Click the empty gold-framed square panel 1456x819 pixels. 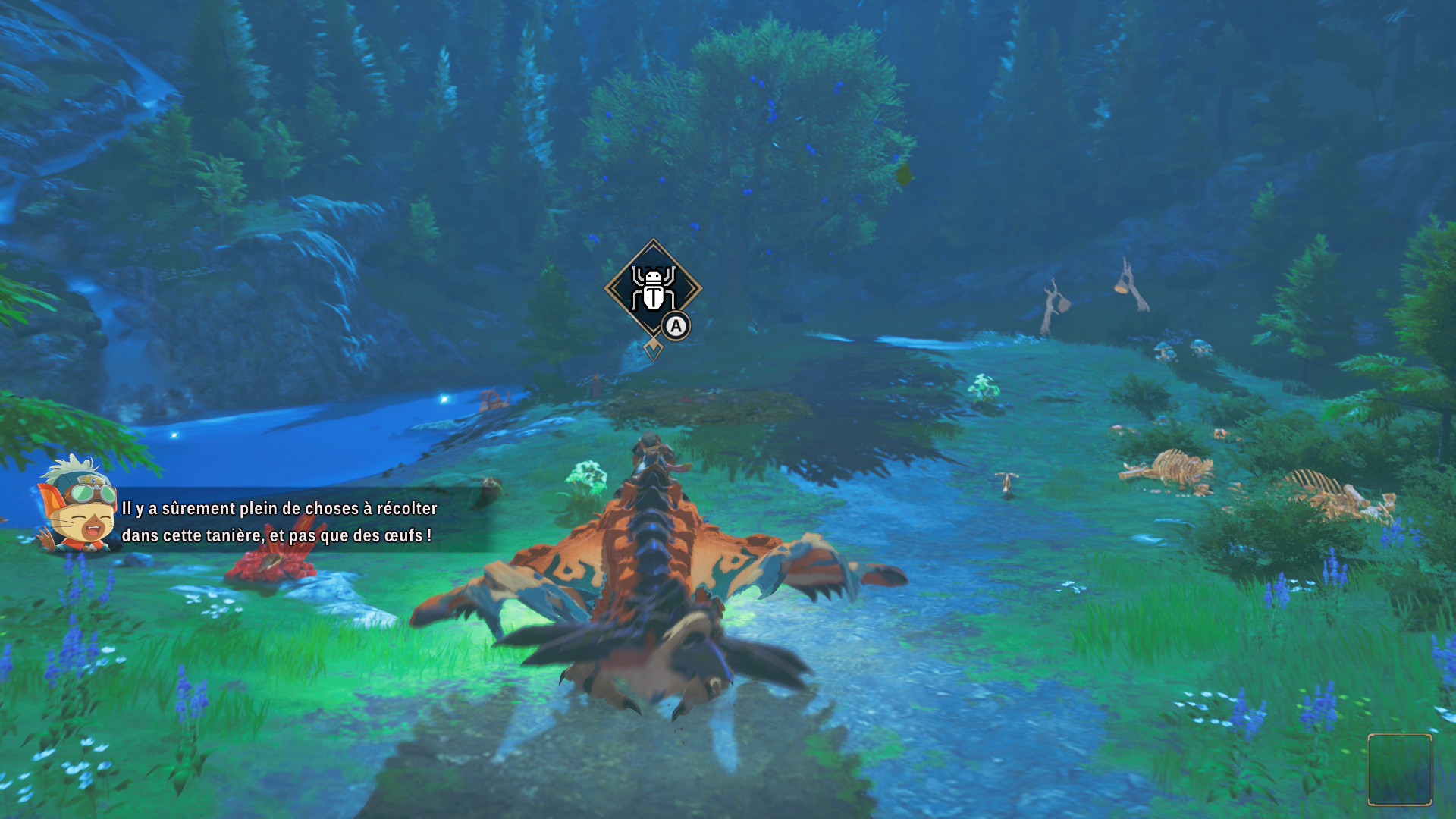1399,769
